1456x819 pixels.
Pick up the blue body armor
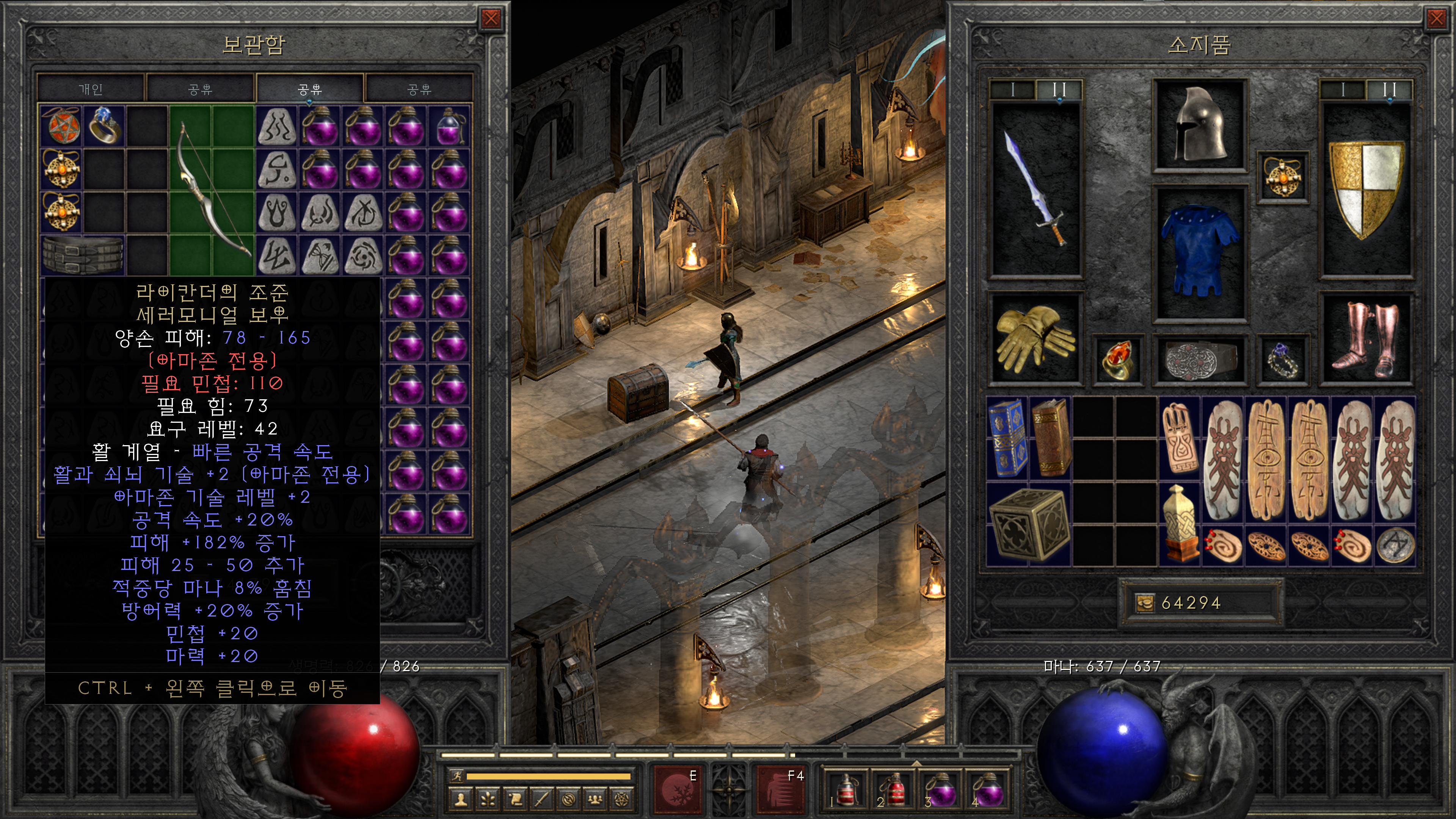tap(1199, 251)
